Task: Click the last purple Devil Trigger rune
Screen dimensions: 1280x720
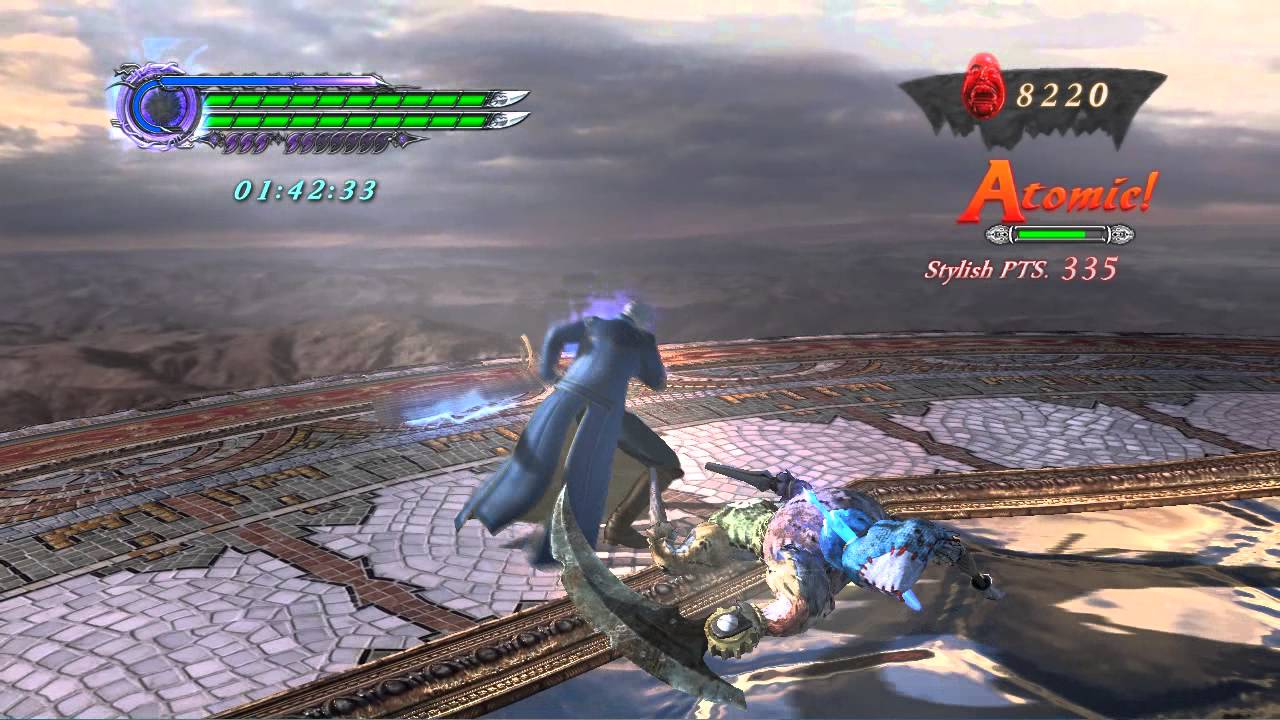Action: (381, 143)
